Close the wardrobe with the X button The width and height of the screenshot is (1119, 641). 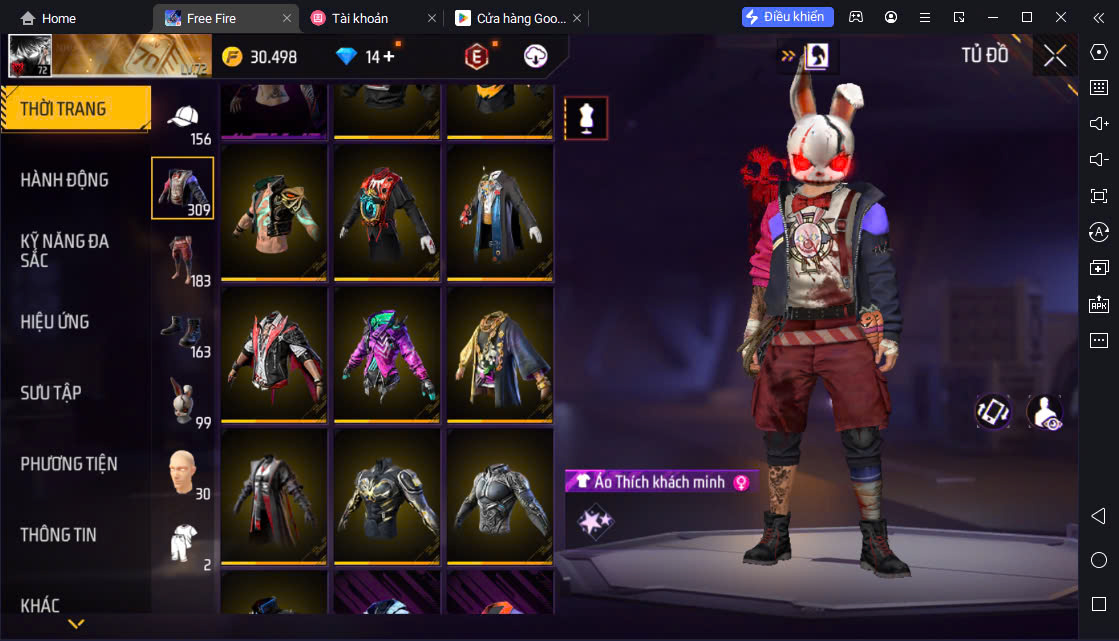pos(1055,56)
